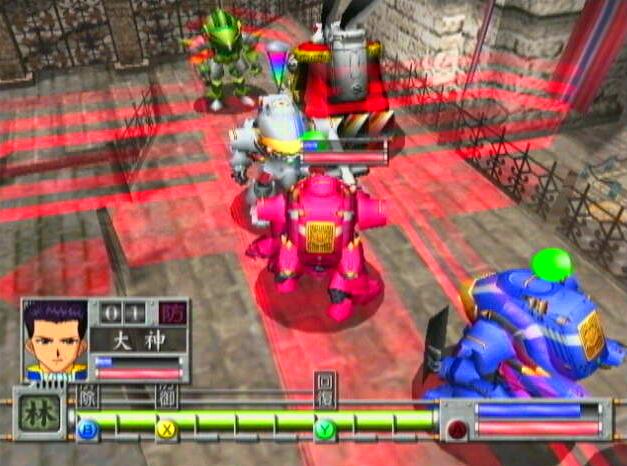This screenshot has height=466, width=627.
Task: Click the 大神 name plate
Action: click(137, 340)
